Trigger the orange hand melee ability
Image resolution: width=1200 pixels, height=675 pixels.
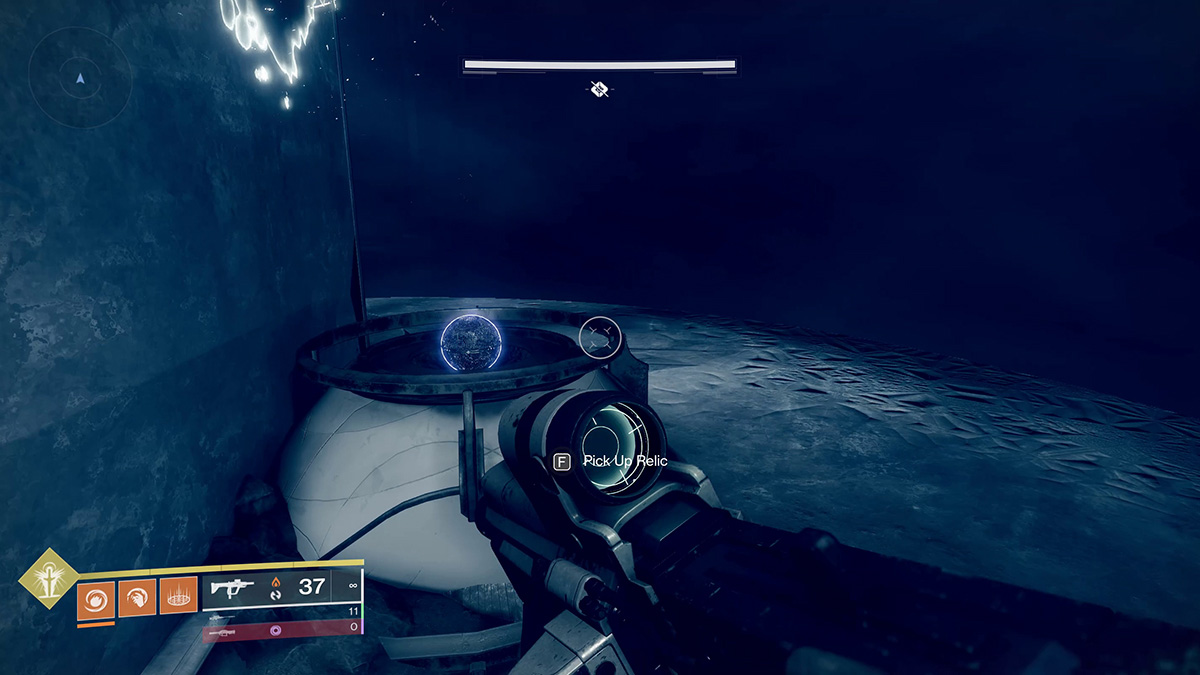pyautogui.click(x=137, y=598)
